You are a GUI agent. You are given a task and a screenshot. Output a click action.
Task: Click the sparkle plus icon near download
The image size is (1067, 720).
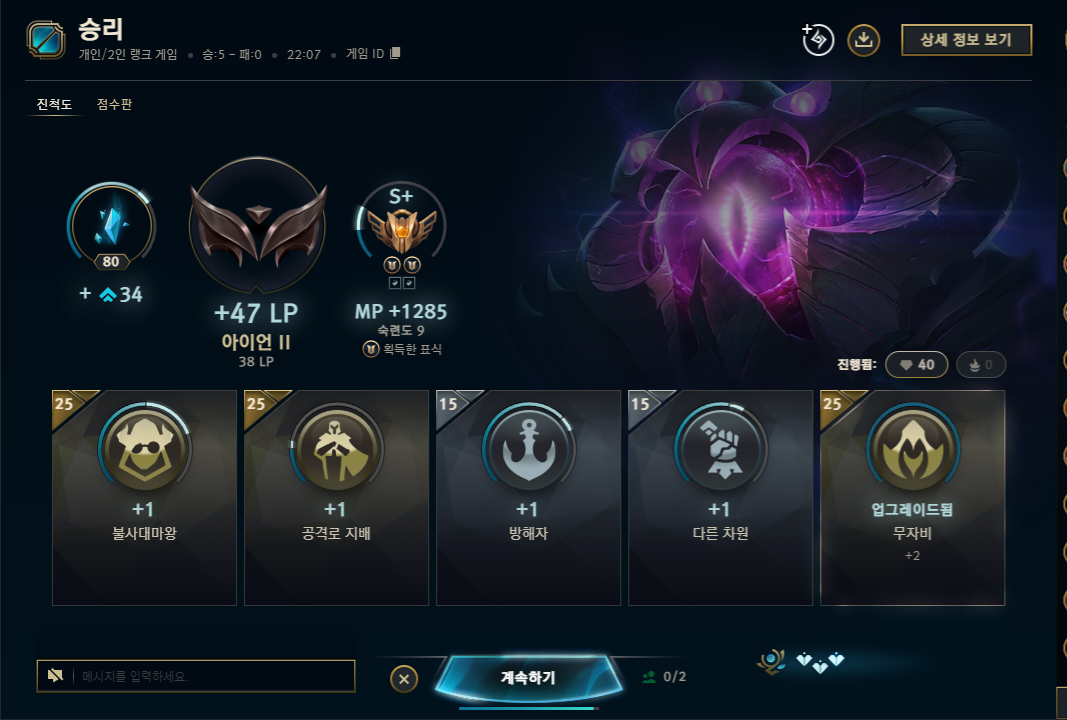[818, 40]
